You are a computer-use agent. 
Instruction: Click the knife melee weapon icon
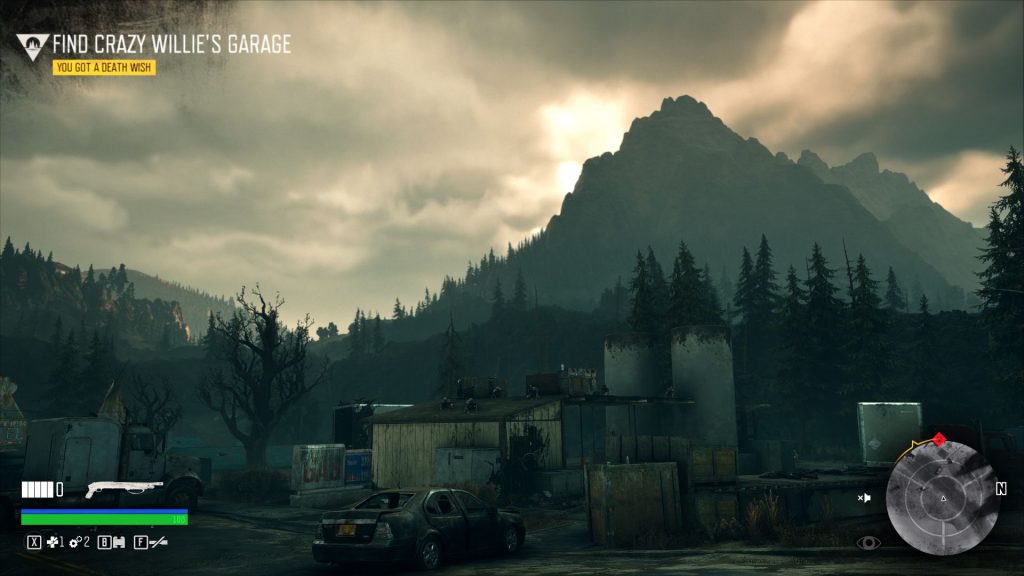point(157,542)
